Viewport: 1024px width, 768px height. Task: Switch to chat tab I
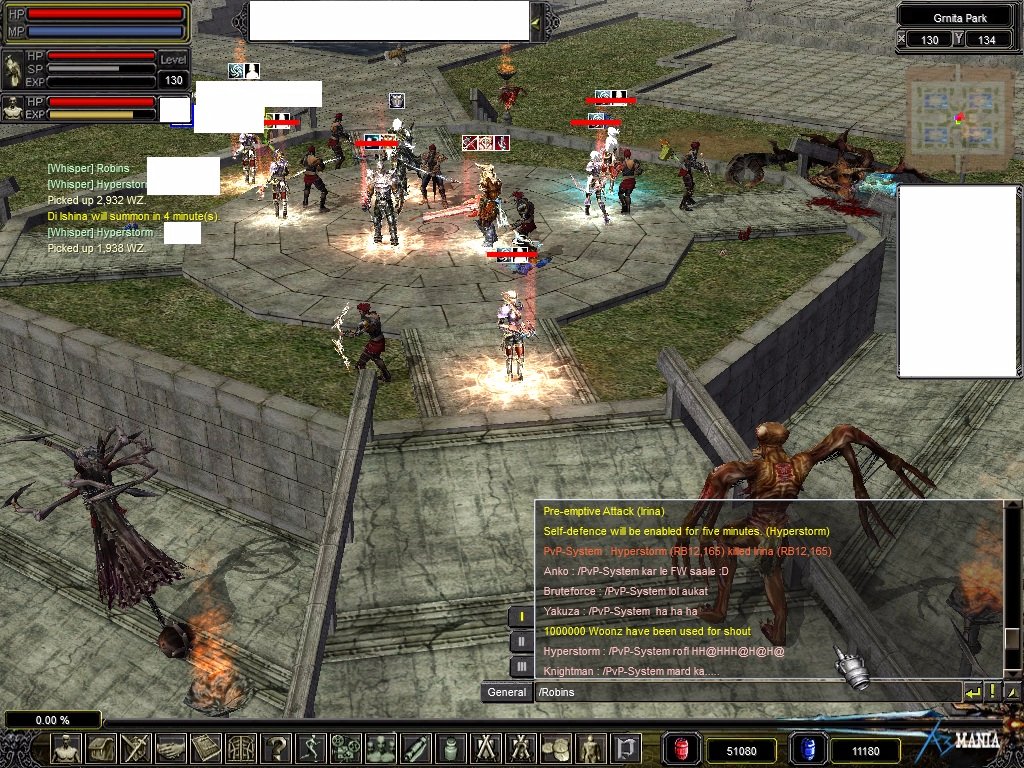coord(521,616)
